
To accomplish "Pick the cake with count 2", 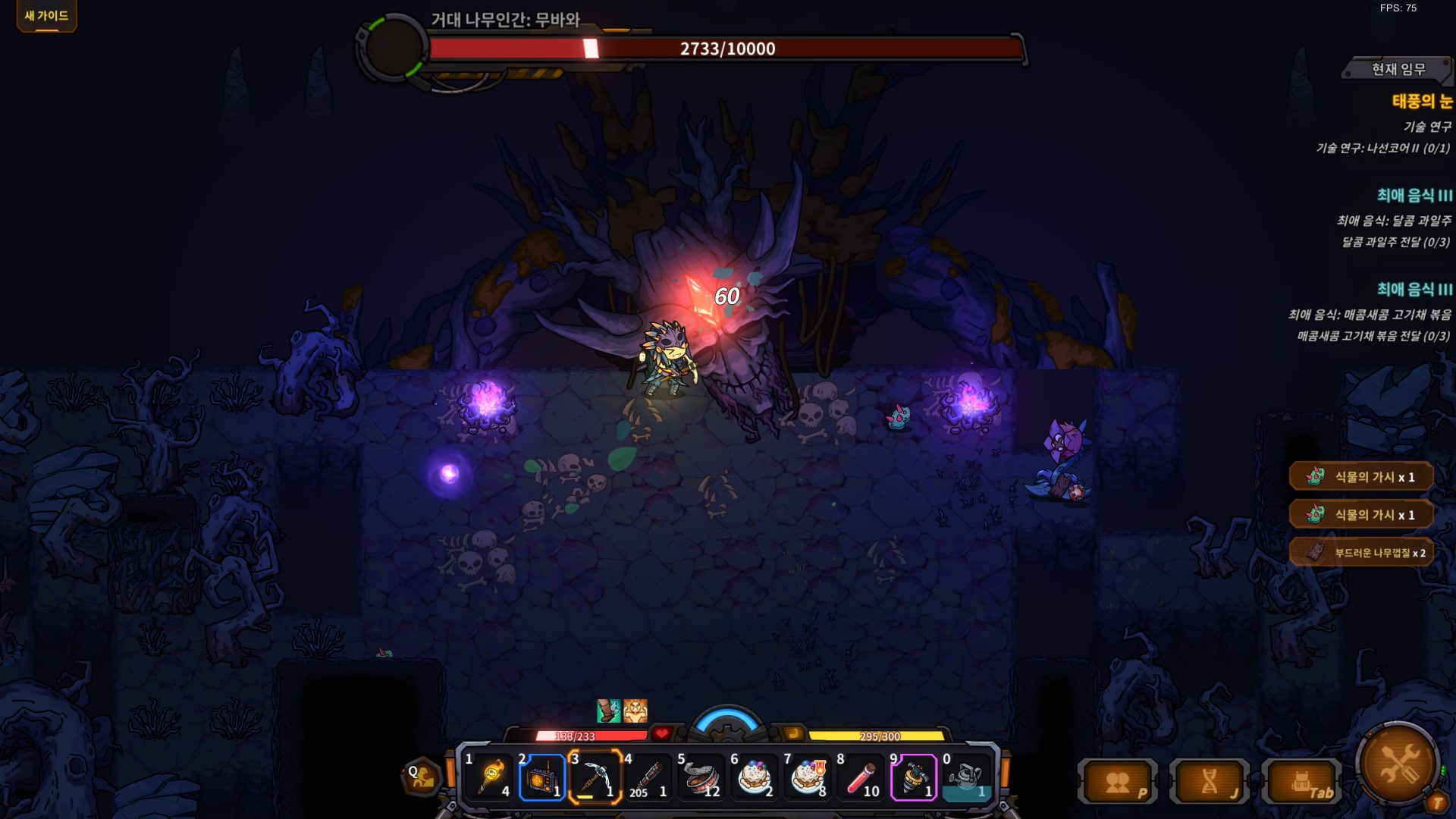I will [x=754, y=777].
